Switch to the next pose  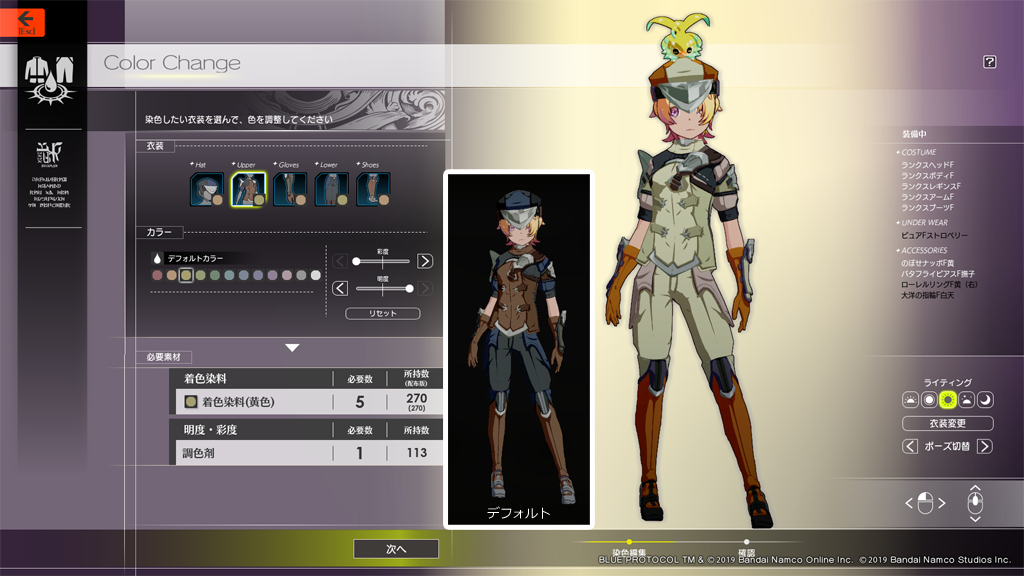[x=985, y=446]
